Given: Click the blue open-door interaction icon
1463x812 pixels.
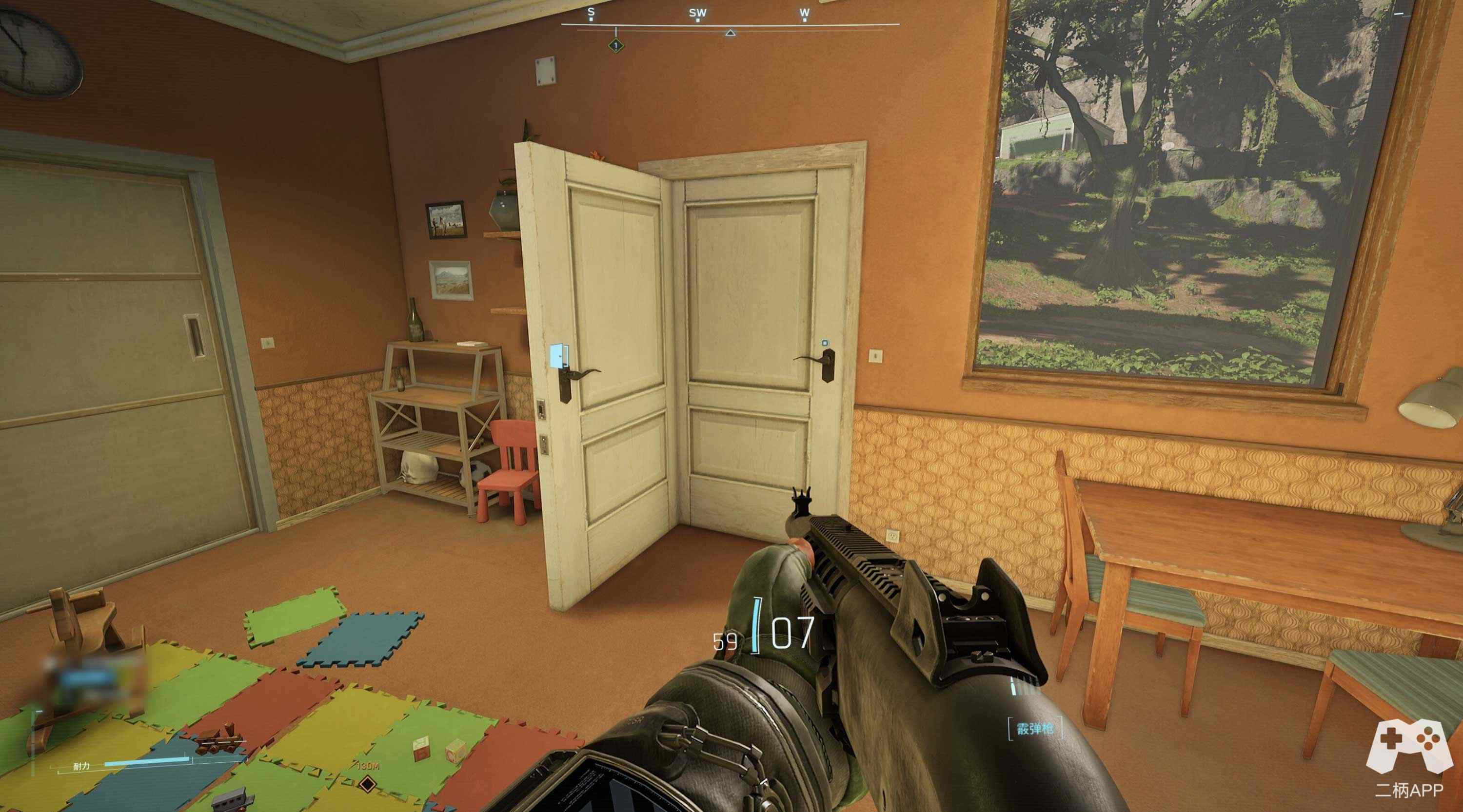Looking at the screenshot, I should (558, 356).
